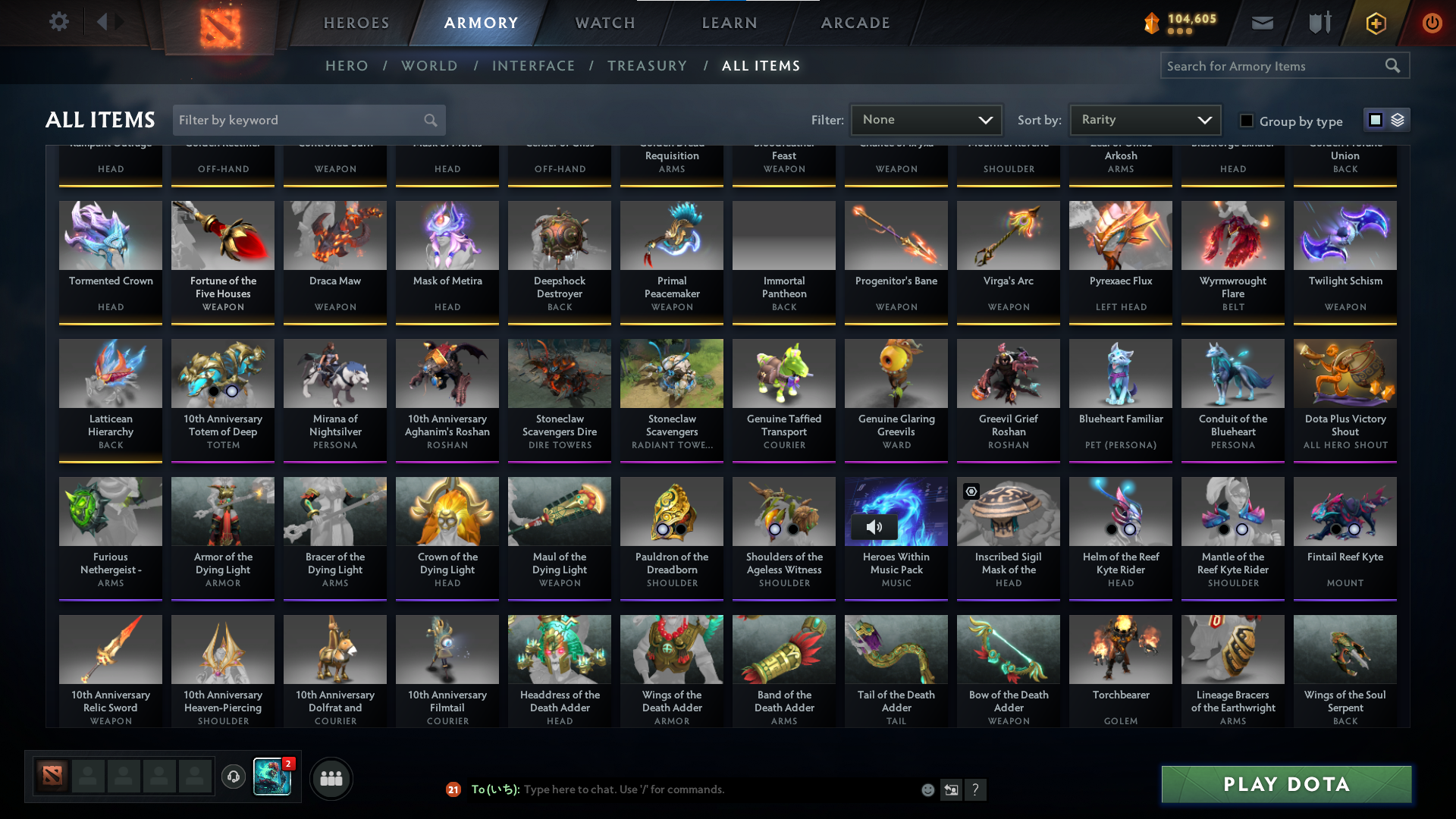1456x819 pixels.
Task: Select the shield and sword armory icon
Action: click(x=1319, y=23)
